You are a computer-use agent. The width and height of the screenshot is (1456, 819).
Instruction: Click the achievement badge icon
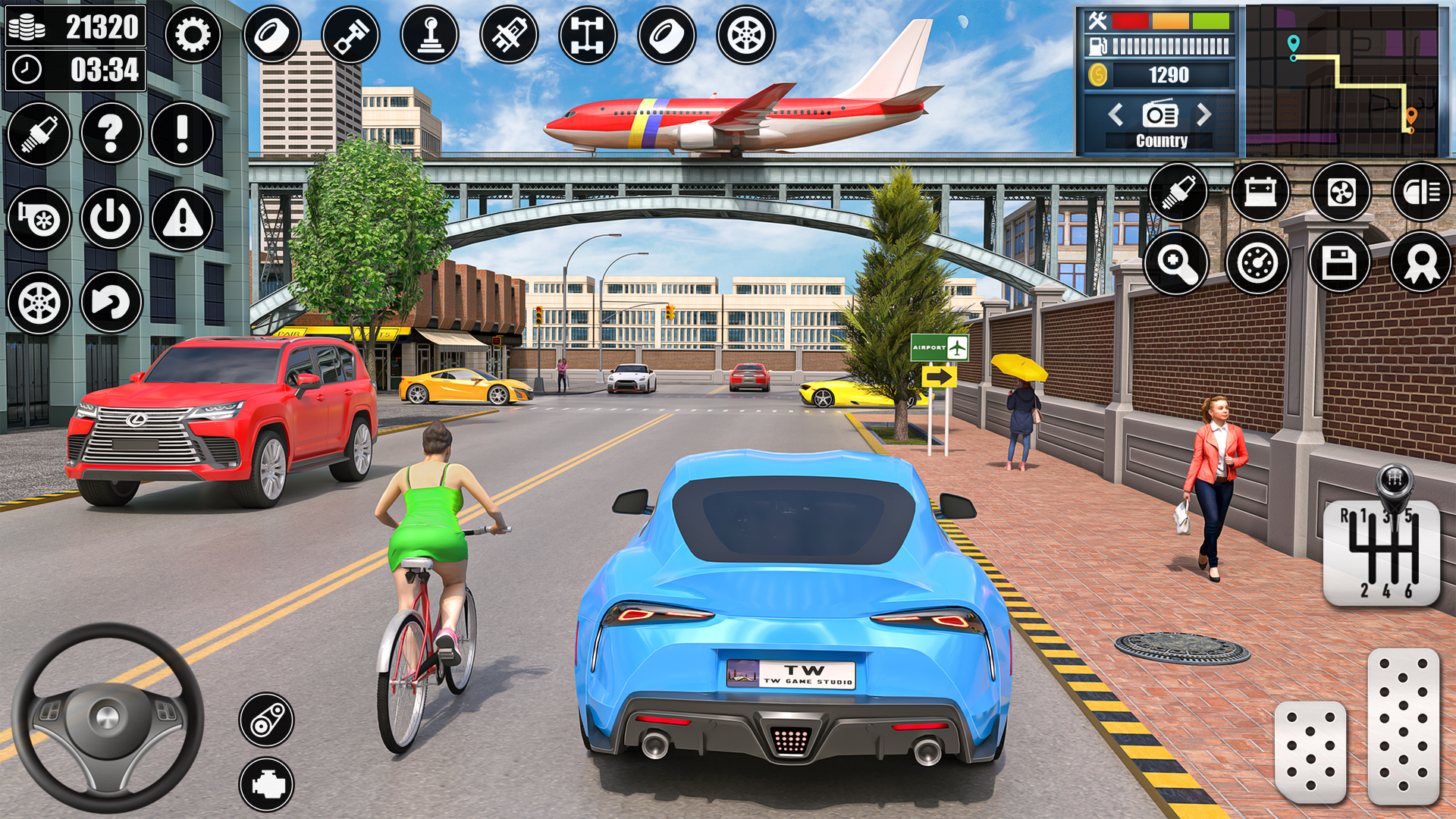1422,263
